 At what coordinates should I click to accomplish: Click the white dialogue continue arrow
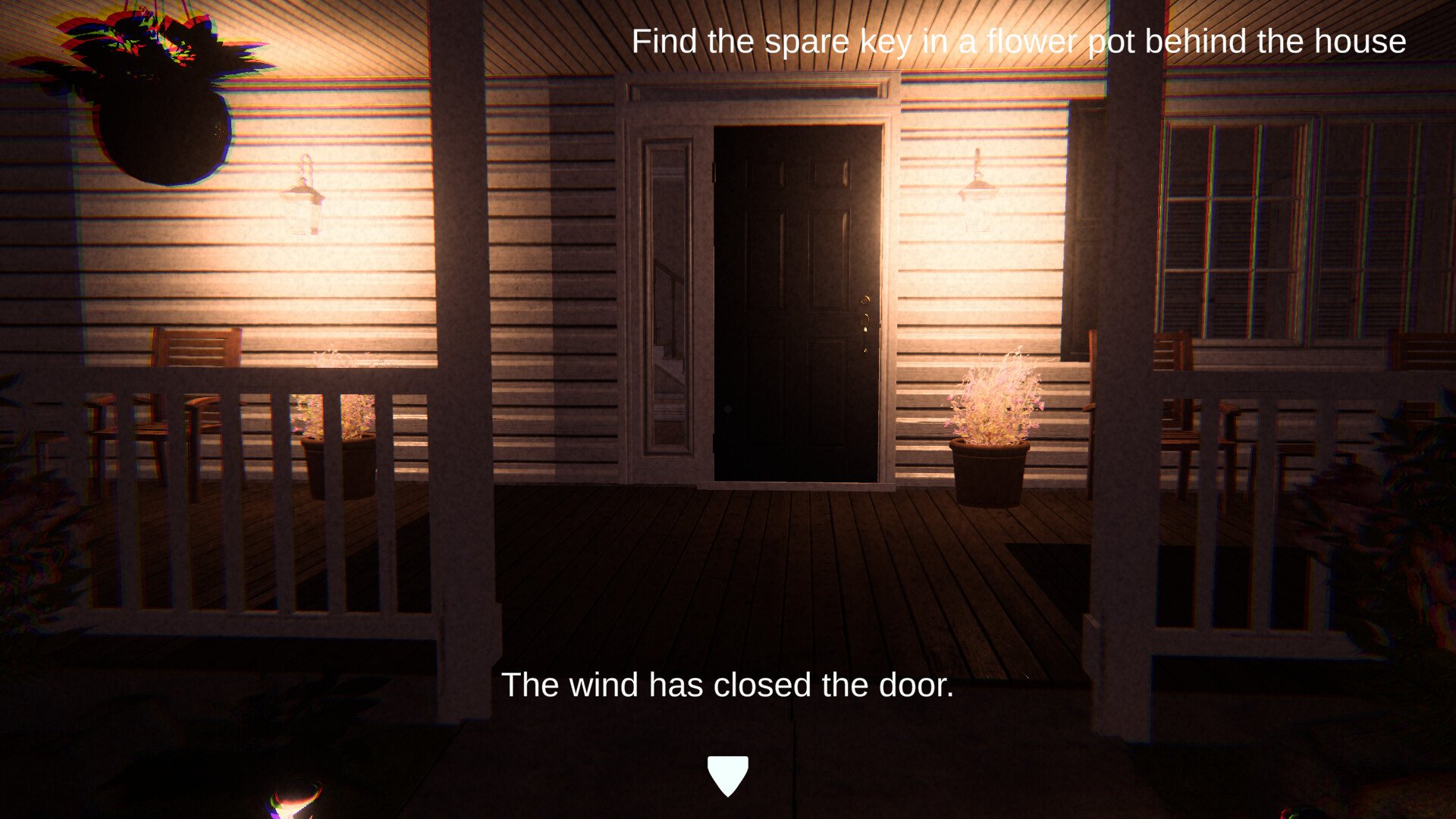[727, 774]
